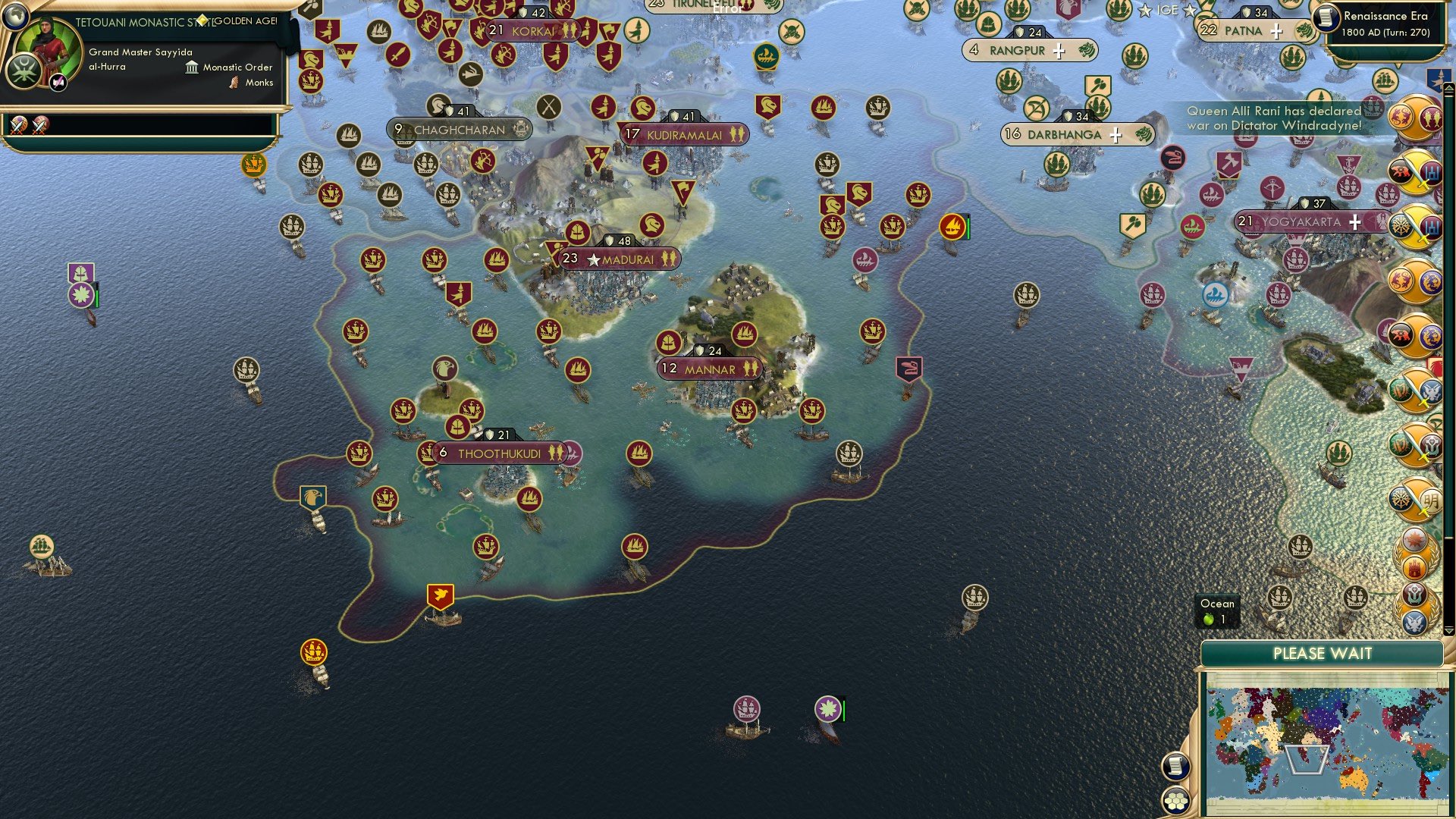Click the Golden Age diamond on the Tetouani banner
This screenshot has width=1456, height=819.
click(202, 20)
